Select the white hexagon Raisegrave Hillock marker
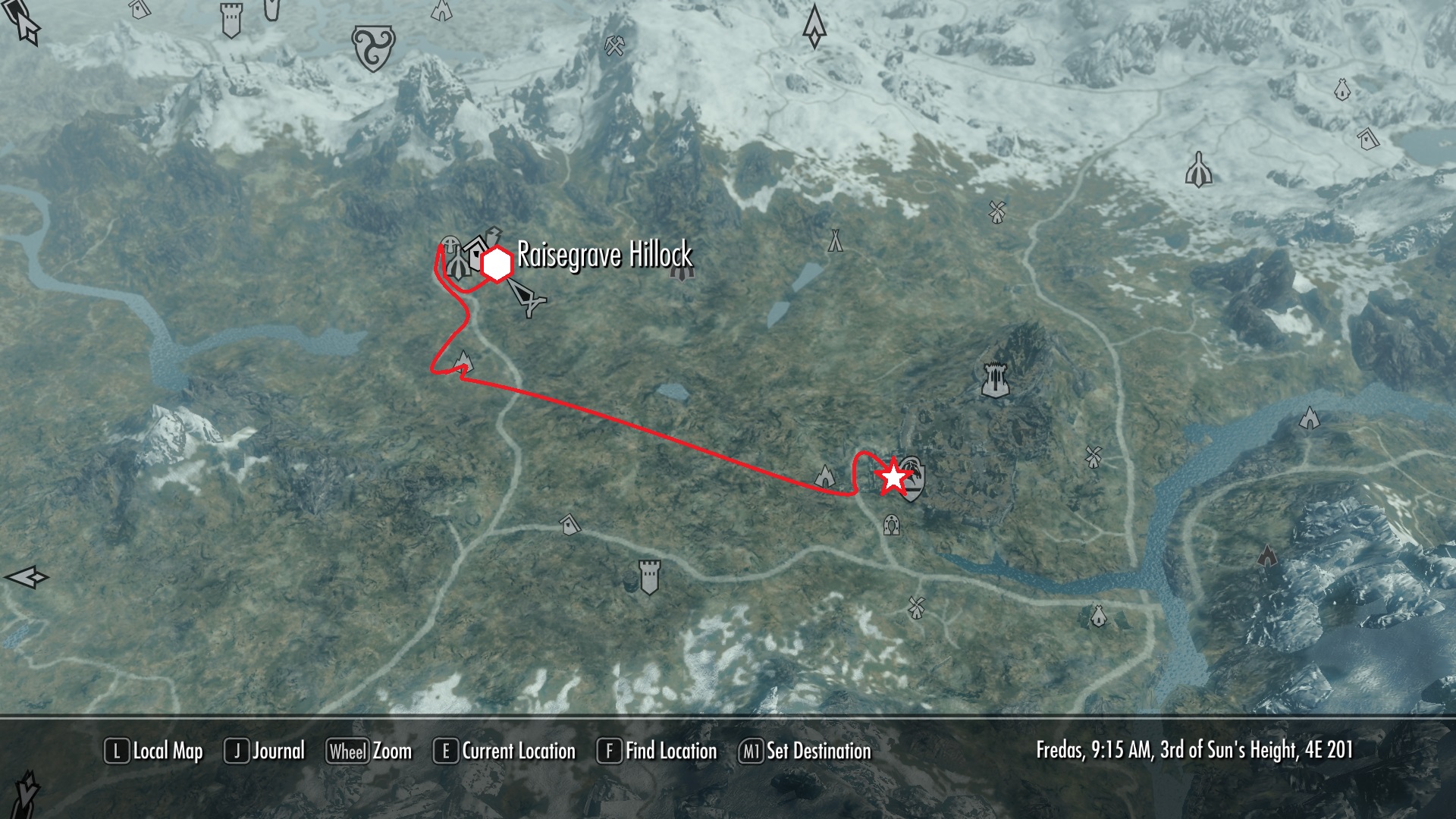Screen dimensions: 1456x819 tap(497, 264)
